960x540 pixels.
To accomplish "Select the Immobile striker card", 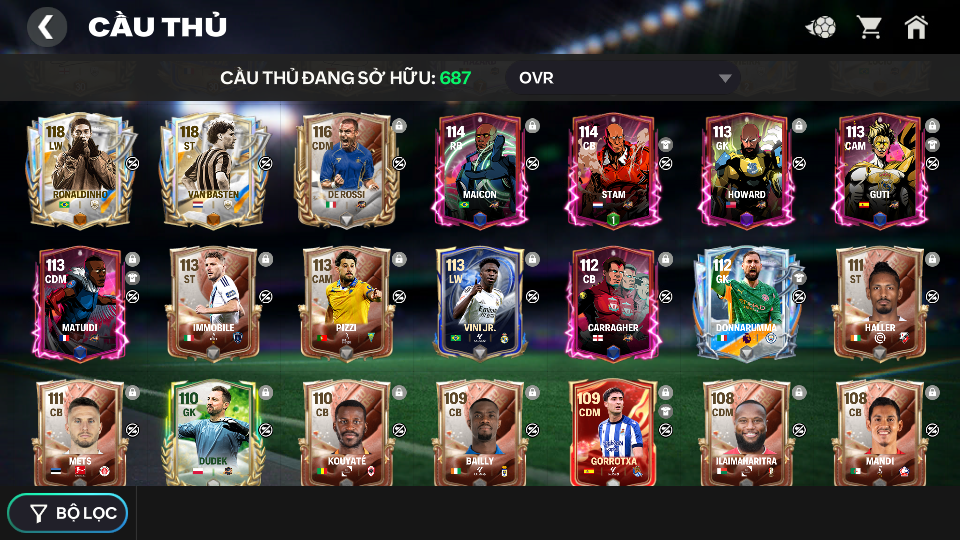I will [x=213, y=303].
